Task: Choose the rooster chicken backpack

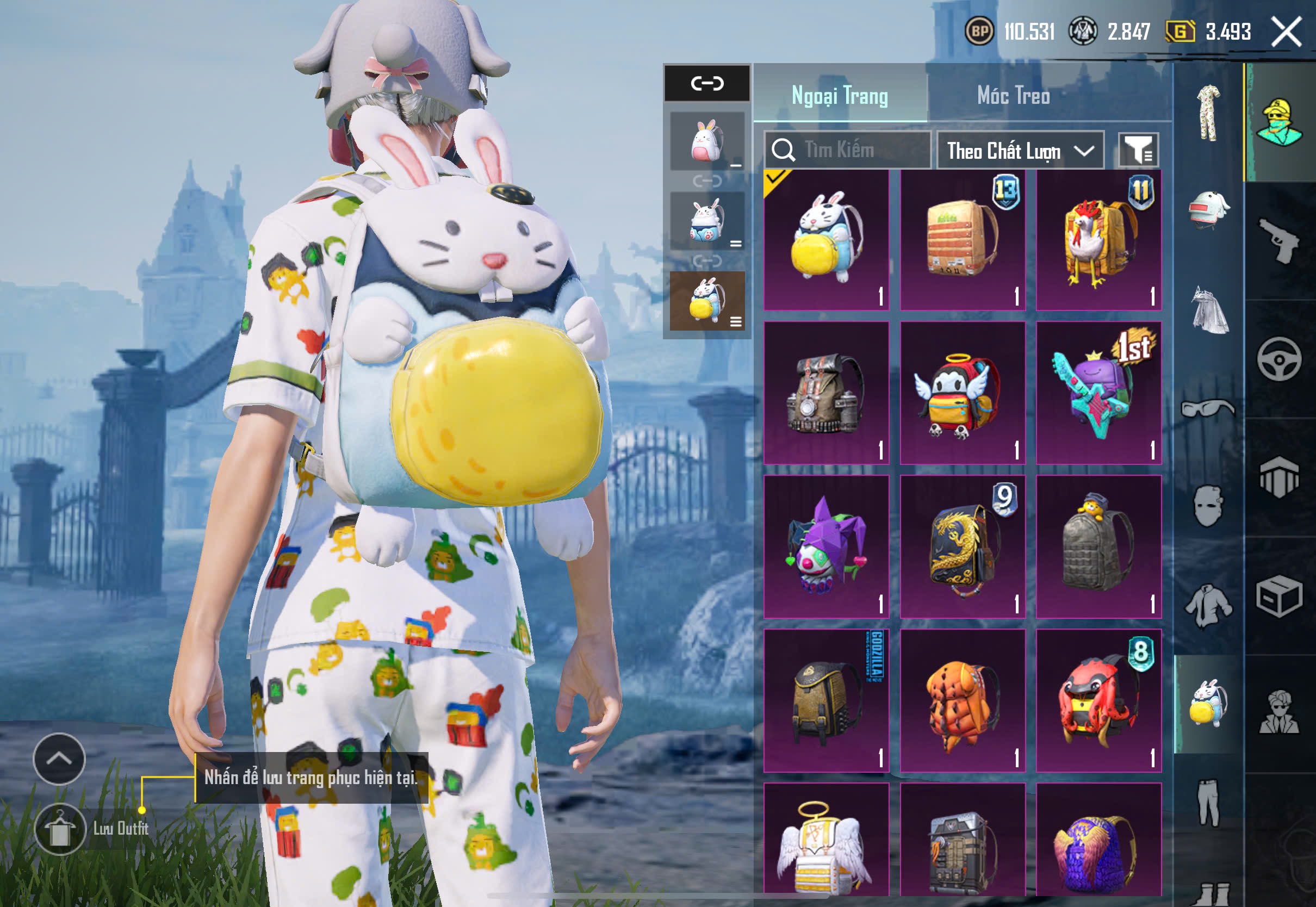Action: click(1098, 240)
